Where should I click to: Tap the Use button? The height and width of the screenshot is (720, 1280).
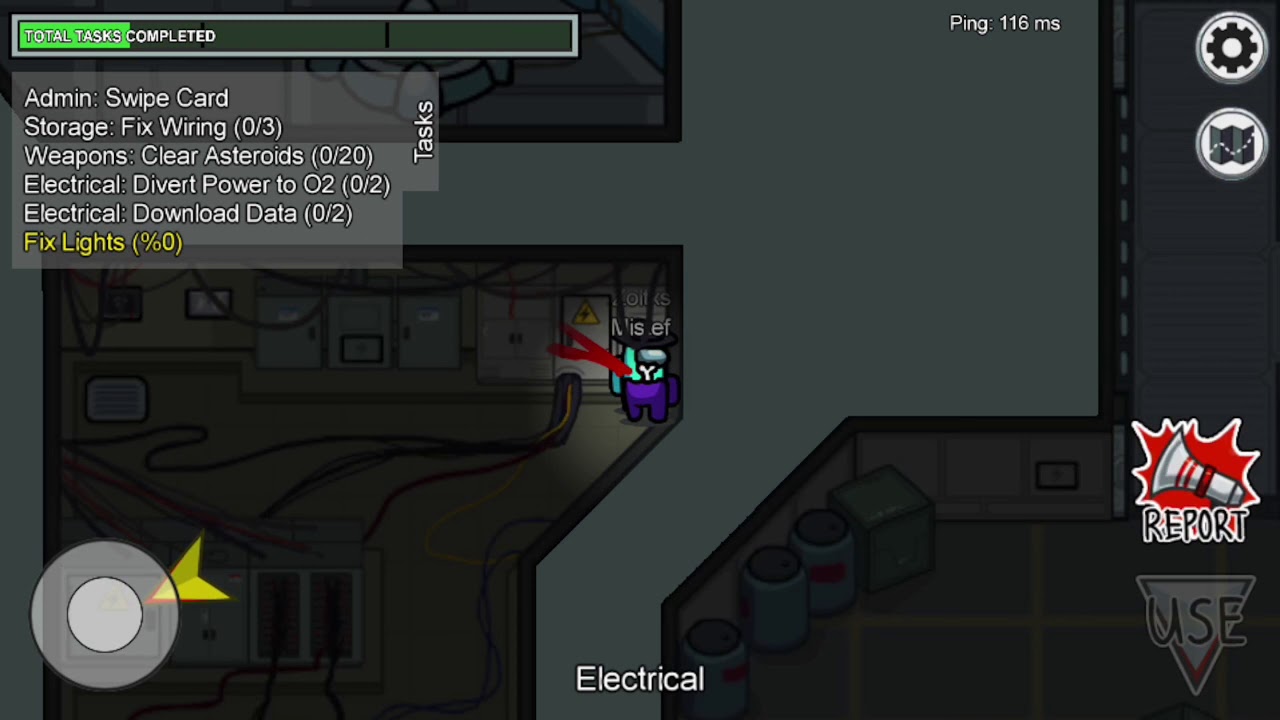tap(1198, 627)
